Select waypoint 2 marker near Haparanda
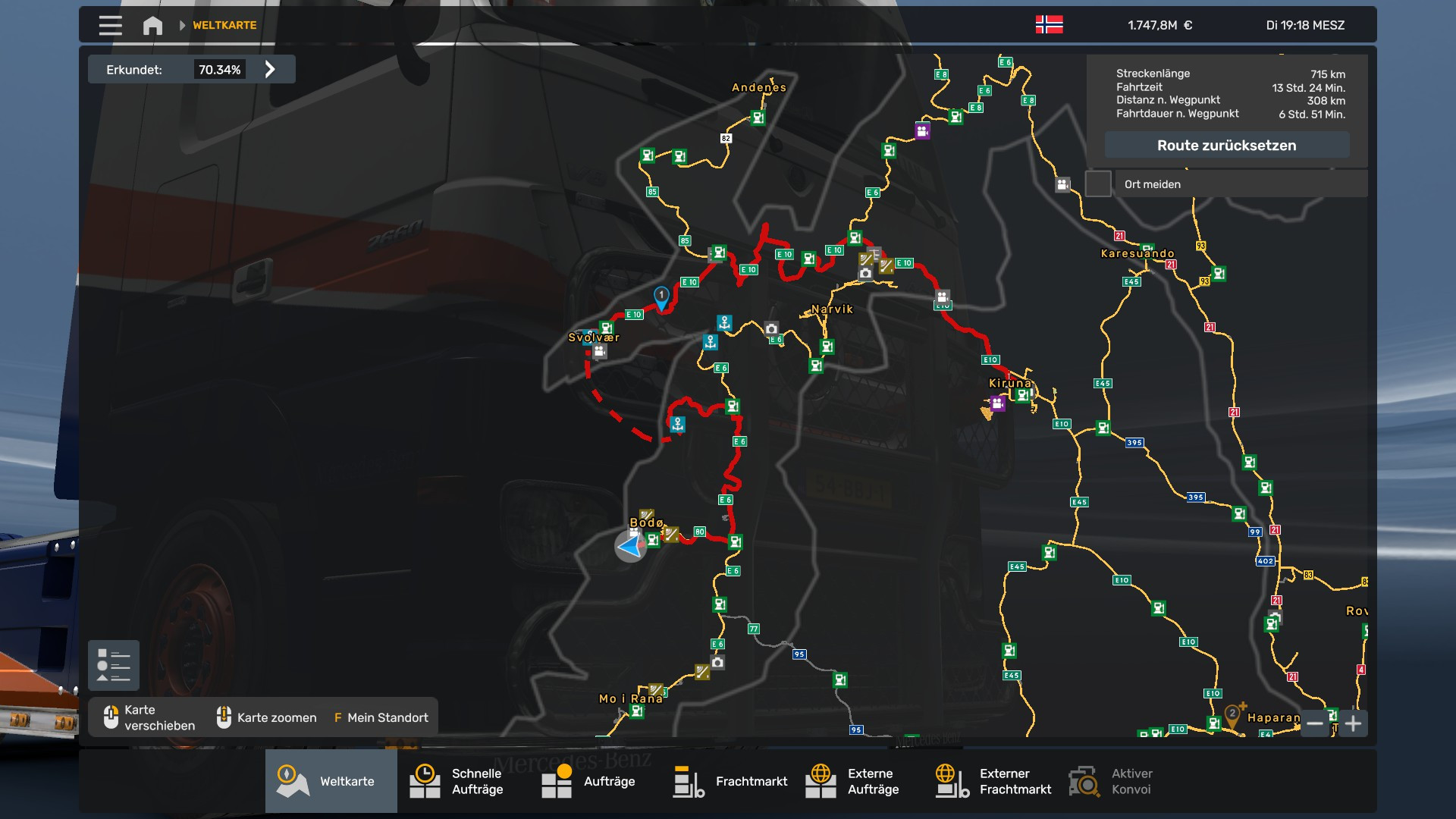The width and height of the screenshot is (1456, 819). point(1233,714)
